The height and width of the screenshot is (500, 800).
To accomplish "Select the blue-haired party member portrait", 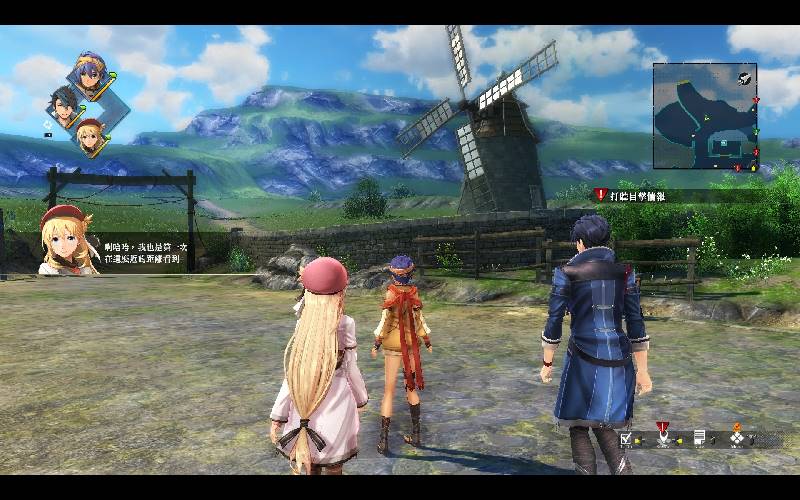I will (x=87, y=73).
